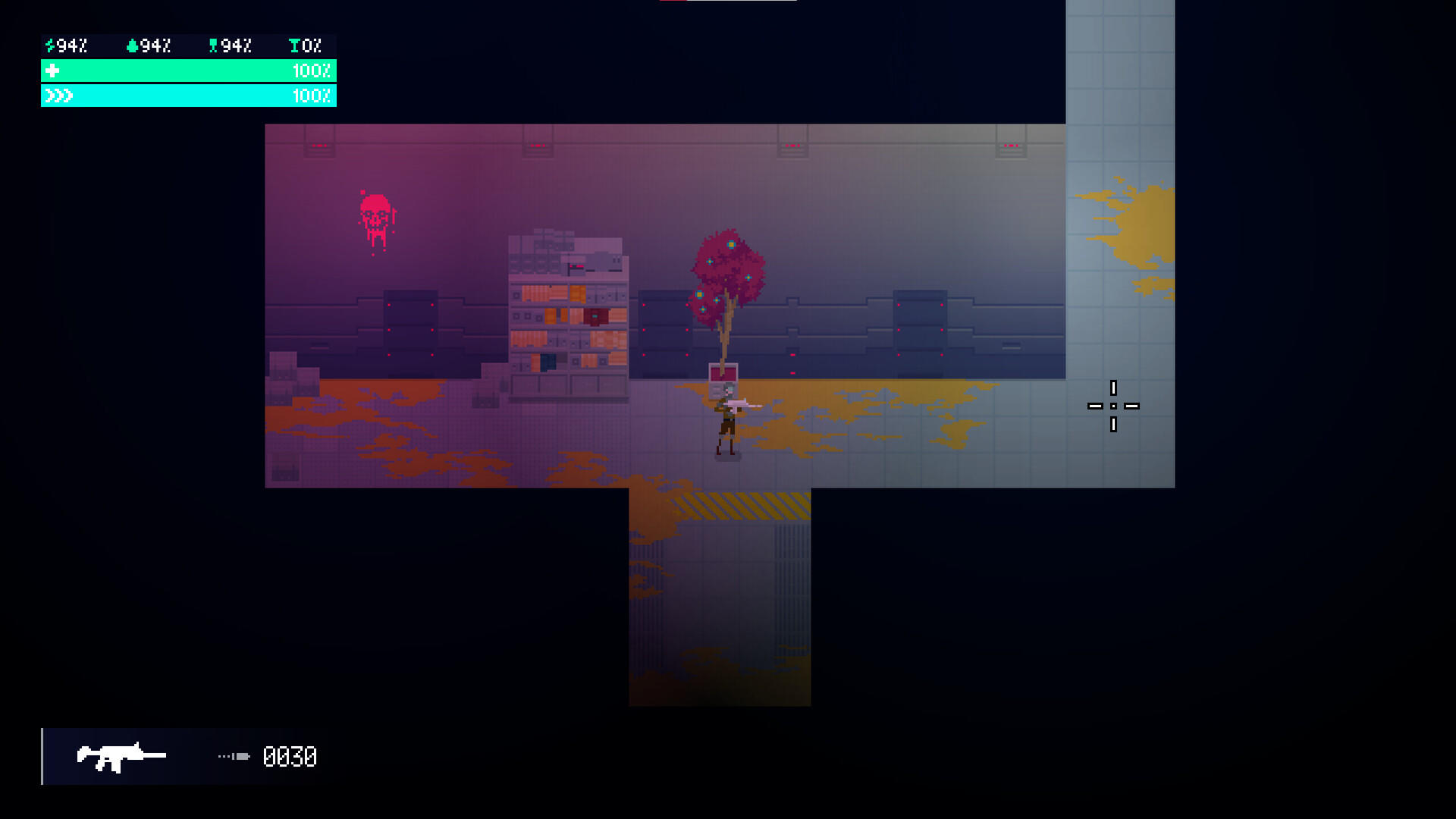Click the crosshair reticle on the right side

[x=1113, y=407]
